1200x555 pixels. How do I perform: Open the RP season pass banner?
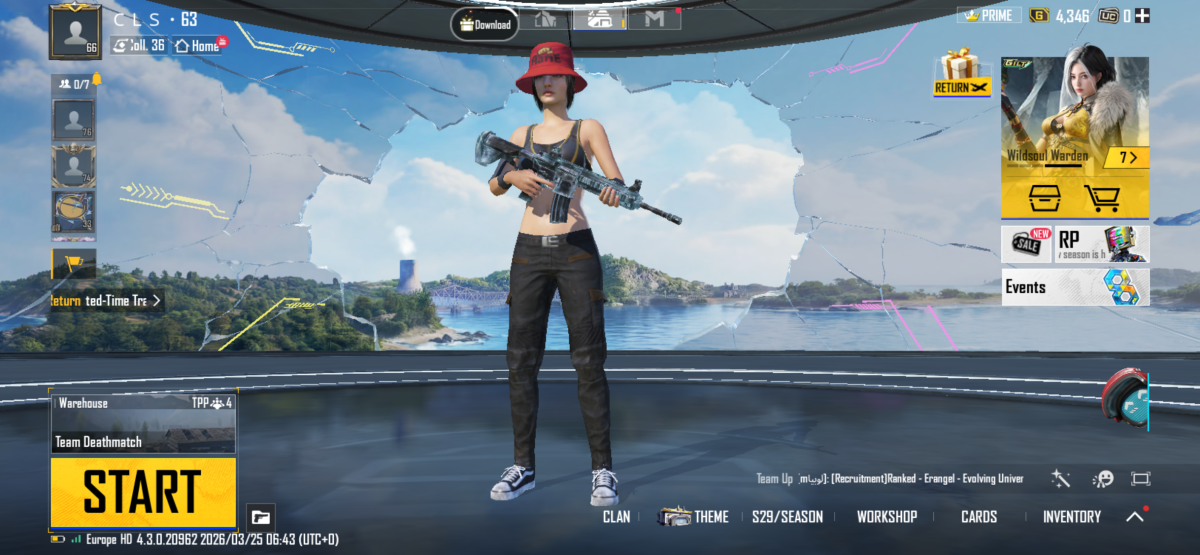click(x=1075, y=243)
